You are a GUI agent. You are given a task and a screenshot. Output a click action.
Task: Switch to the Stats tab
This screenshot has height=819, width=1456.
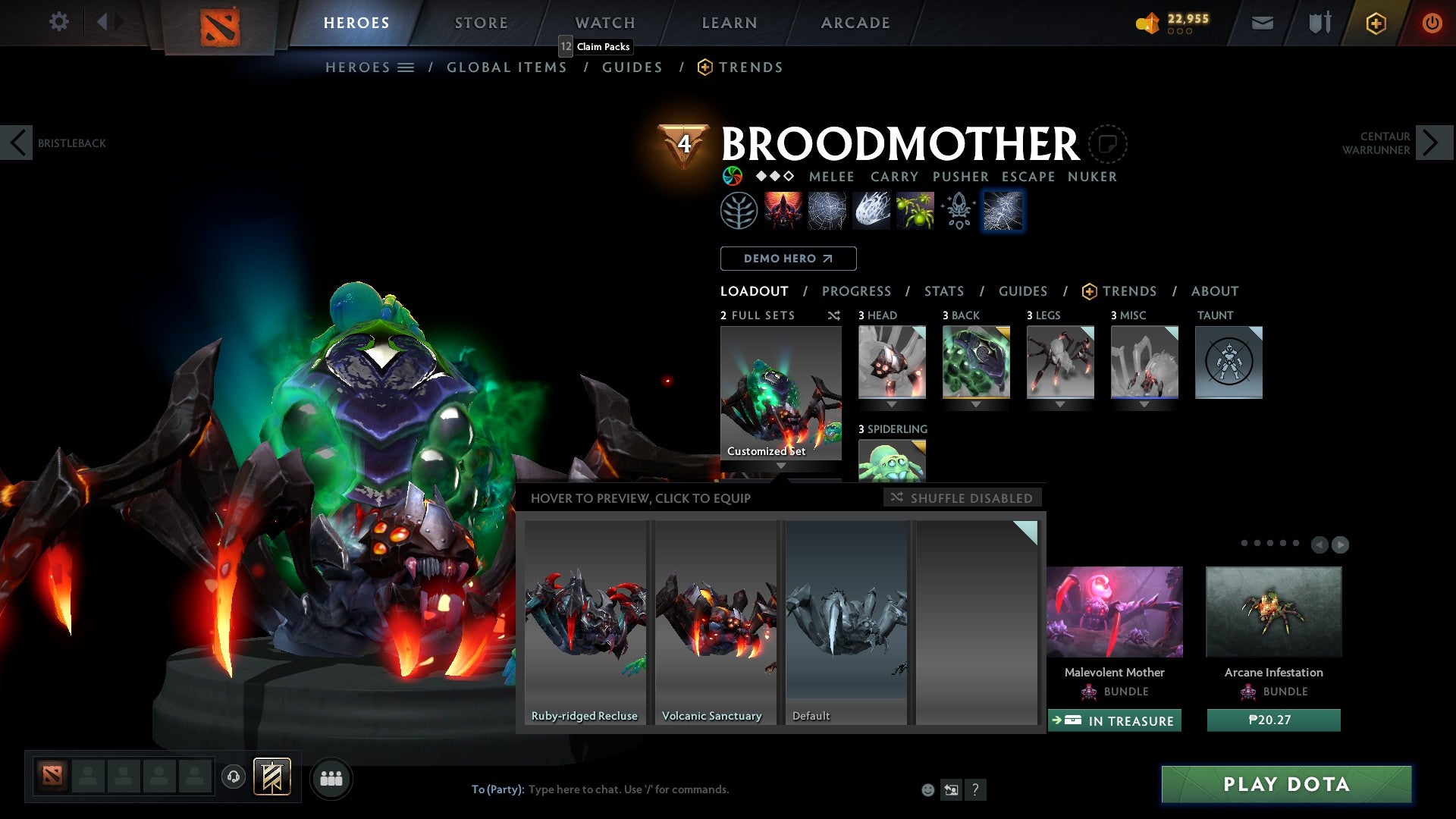click(x=943, y=291)
